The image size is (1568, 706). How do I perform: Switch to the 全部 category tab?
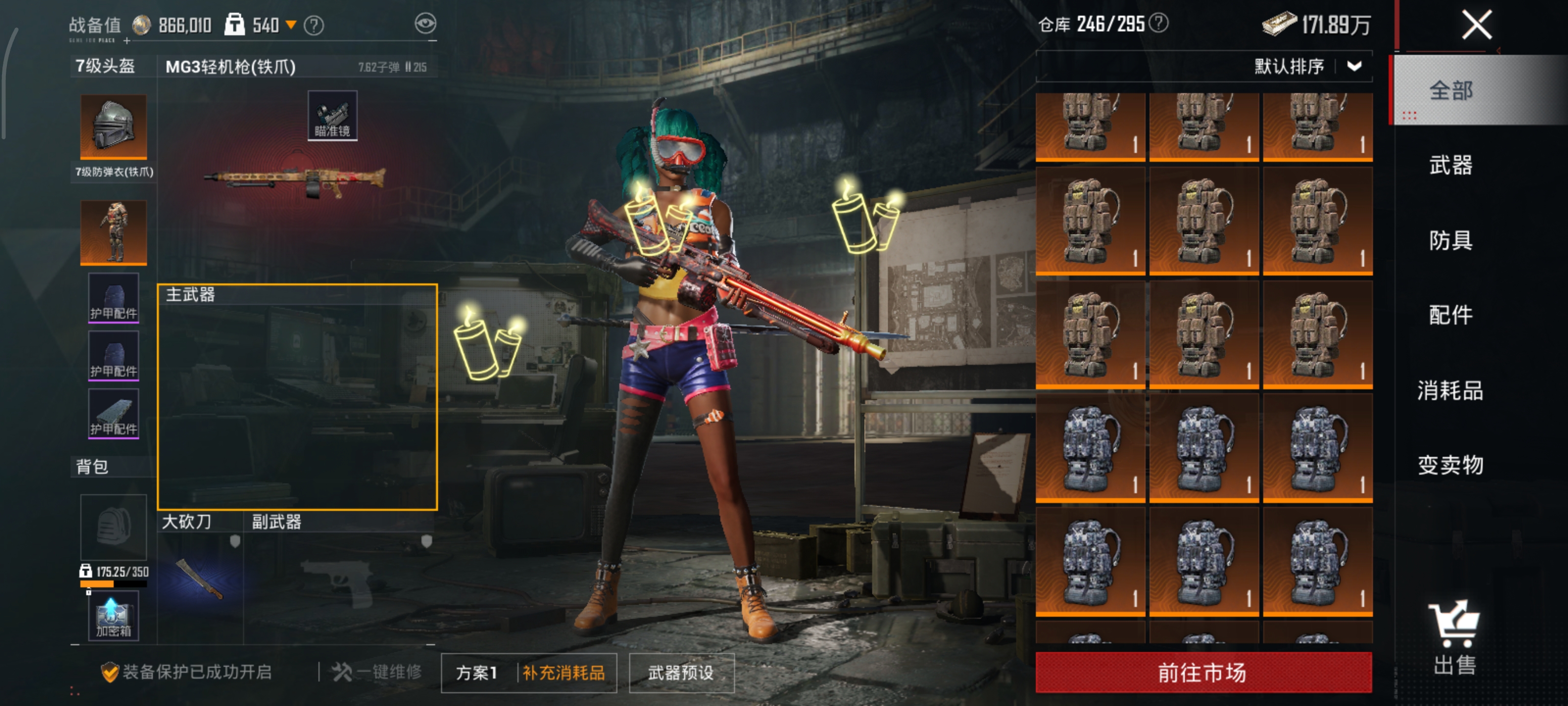1450,90
